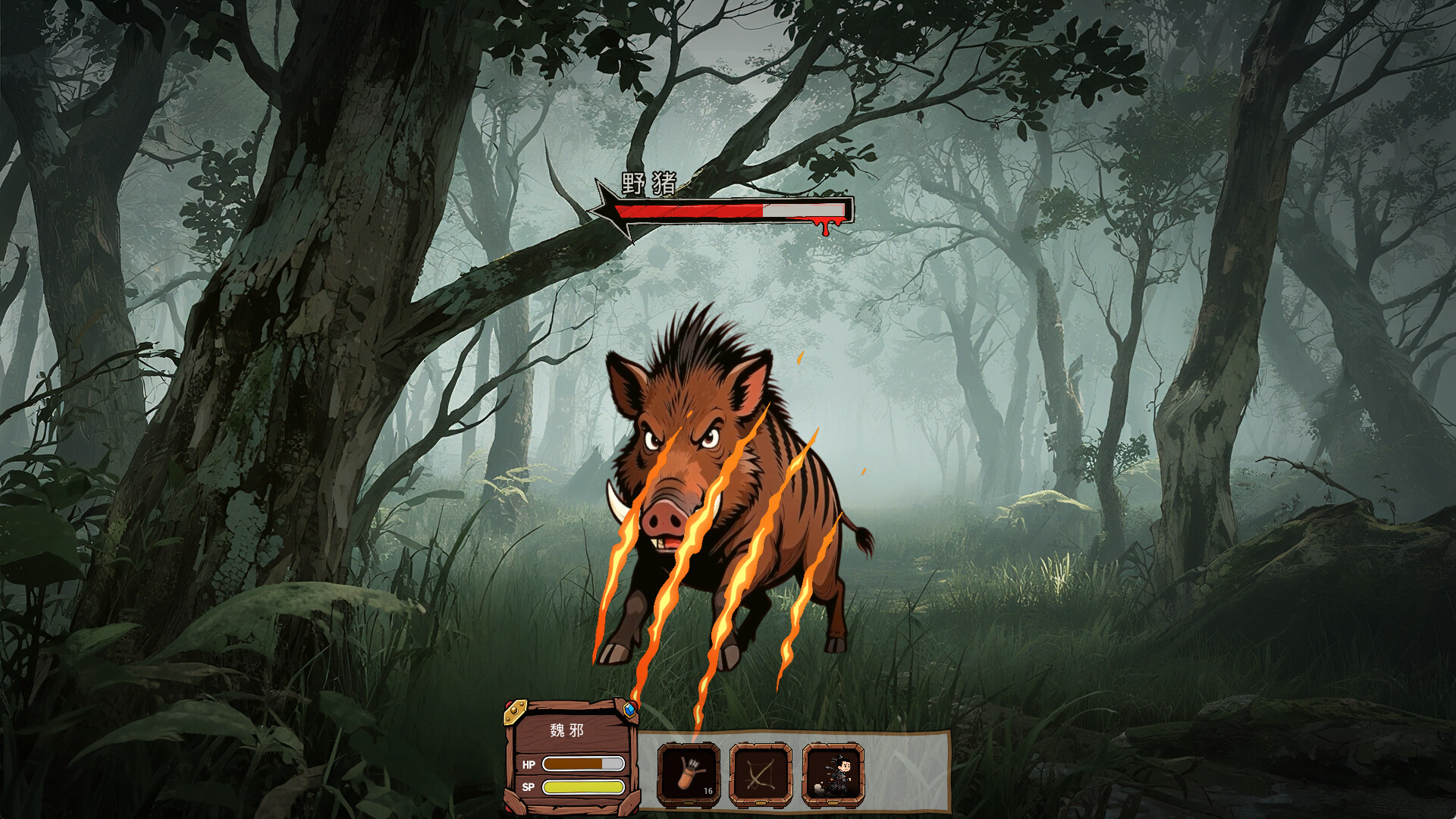Select the arrow quiver slot
1456x819 pixels.
[689, 773]
